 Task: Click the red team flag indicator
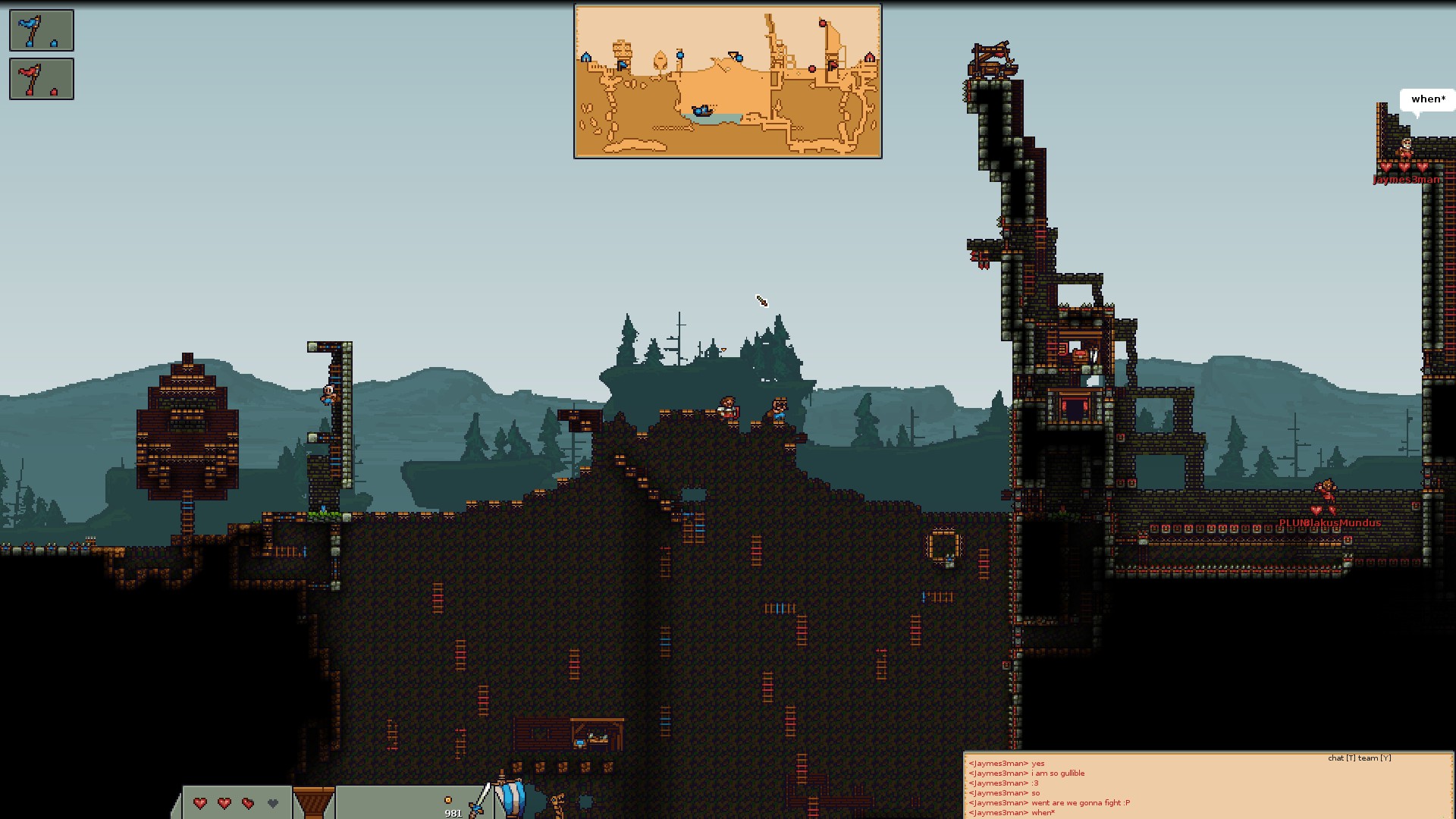coord(42,79)
